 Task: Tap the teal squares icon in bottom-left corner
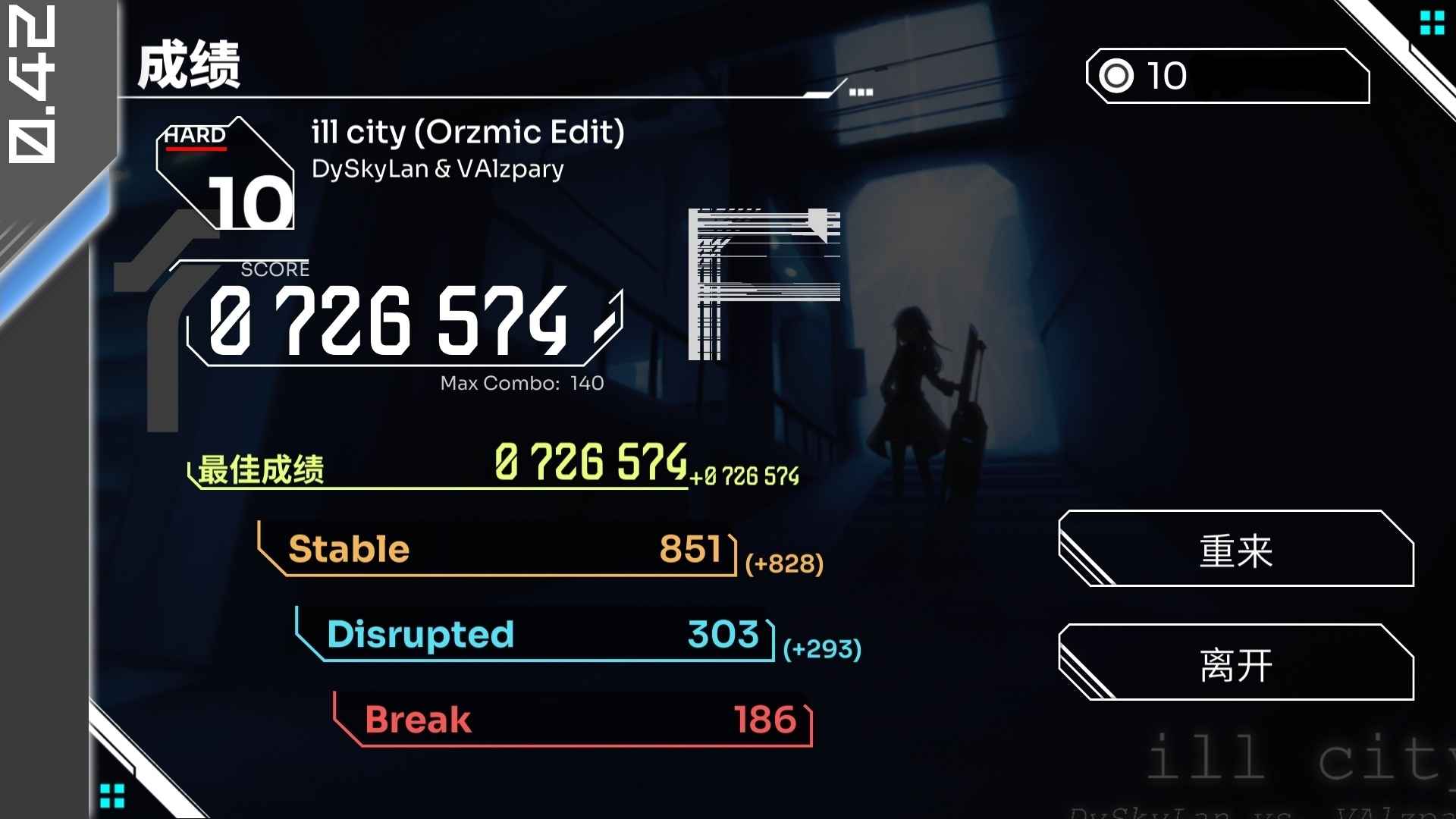coord(112,794)
